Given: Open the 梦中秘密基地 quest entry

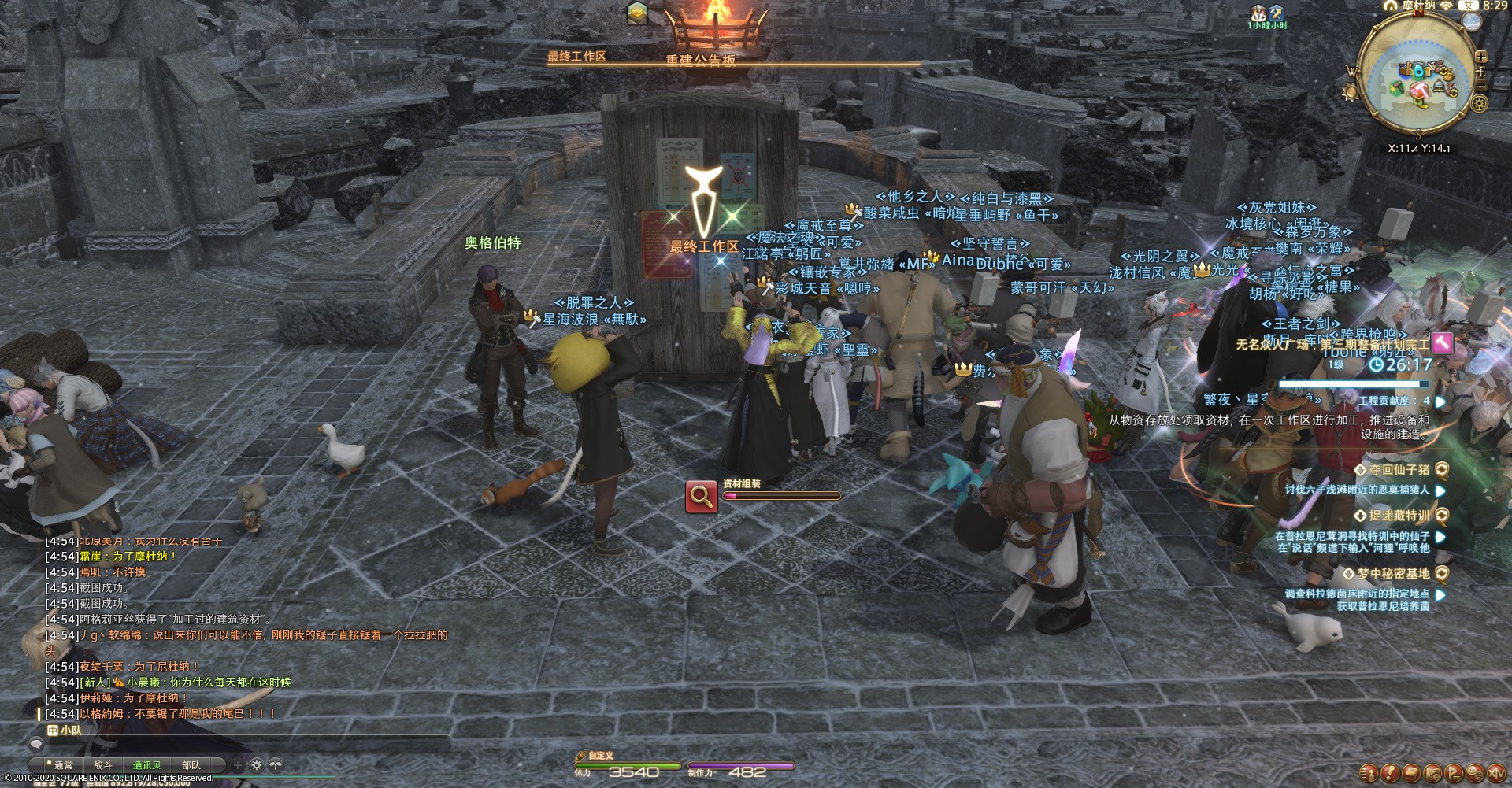Looking at the screenshot, I should point(1392,574).
